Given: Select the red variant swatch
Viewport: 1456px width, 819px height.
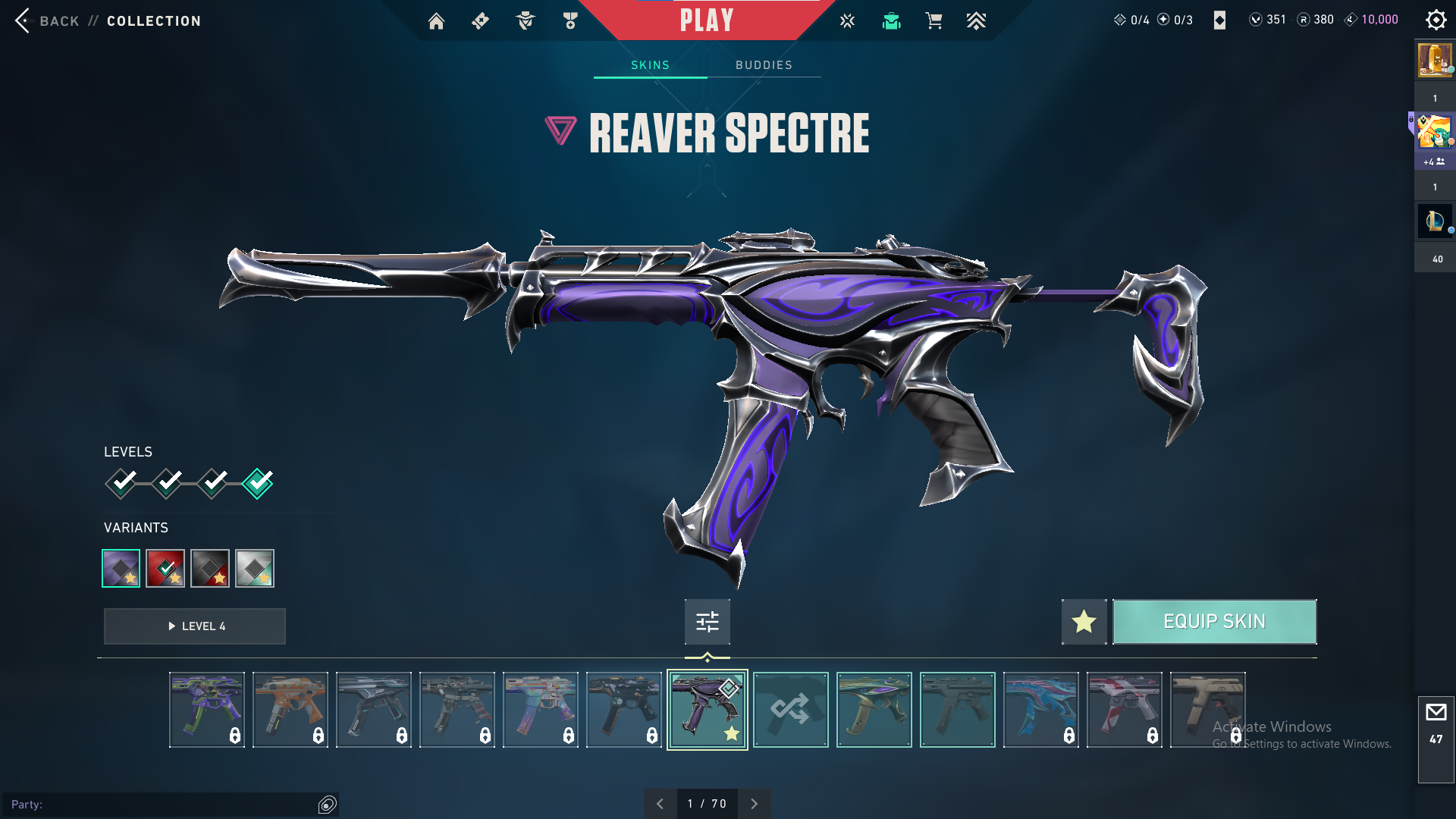Looking at the screenshot, I should [x=165, y=568].
